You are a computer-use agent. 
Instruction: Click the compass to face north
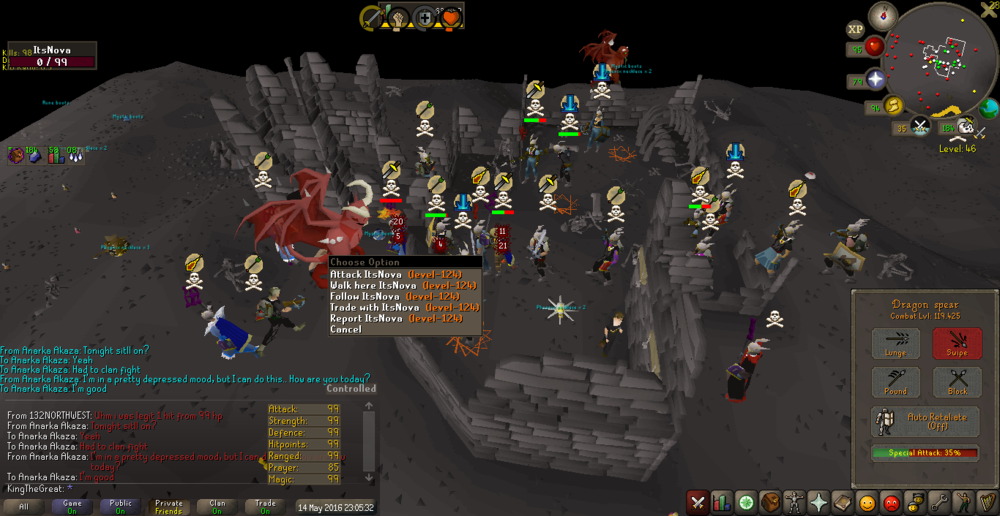[x=883, y=14]
